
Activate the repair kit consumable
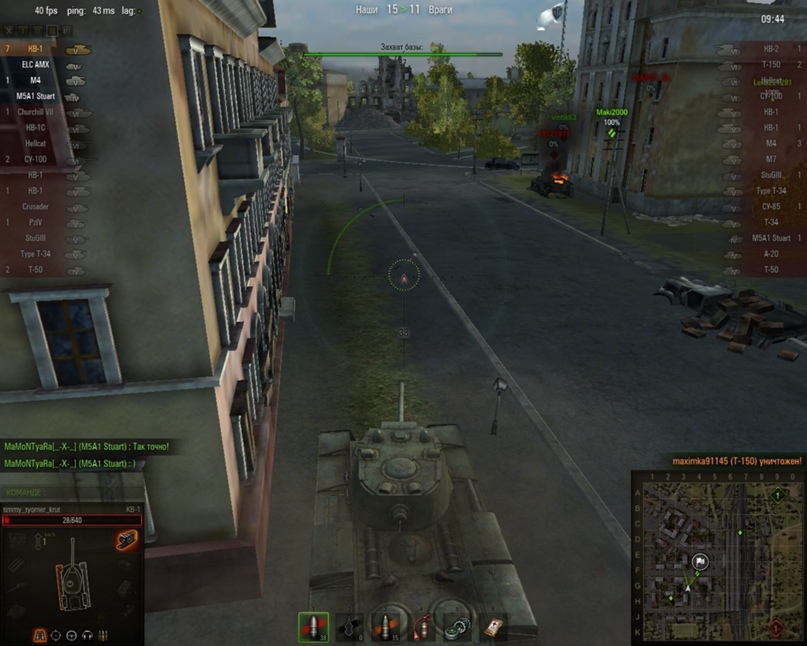[459, 627]
